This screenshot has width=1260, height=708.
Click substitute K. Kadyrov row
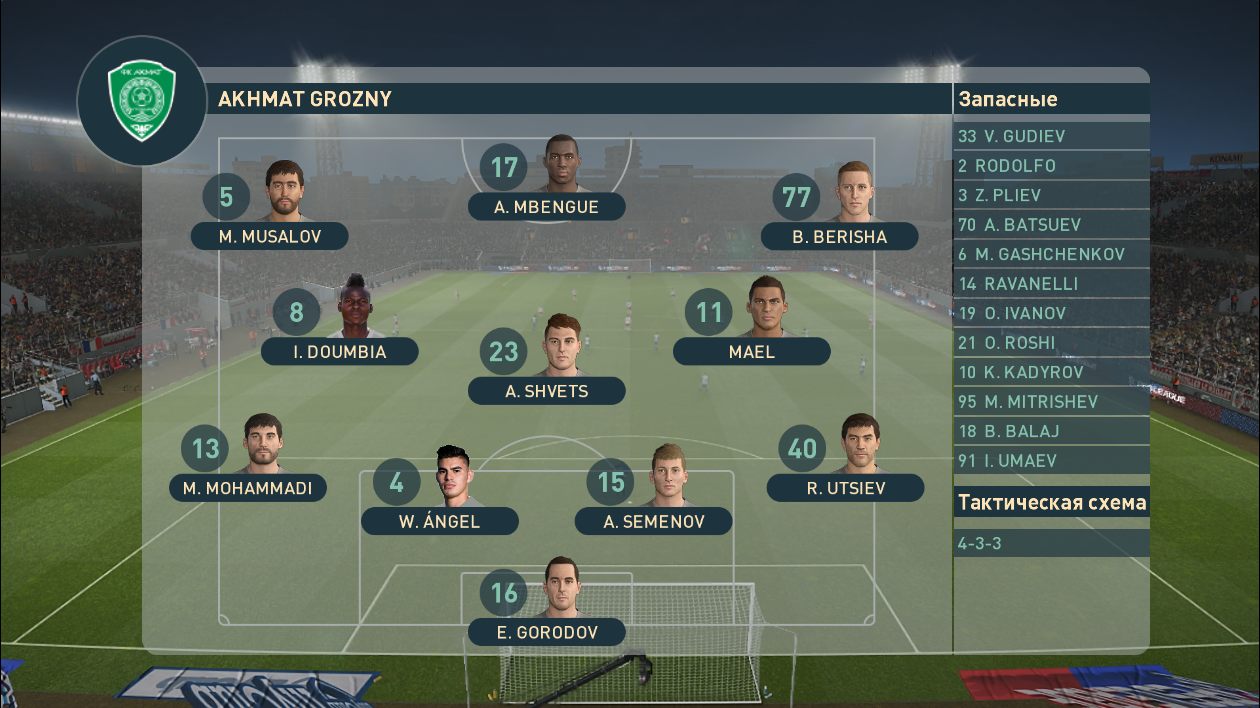(1051, 372)
